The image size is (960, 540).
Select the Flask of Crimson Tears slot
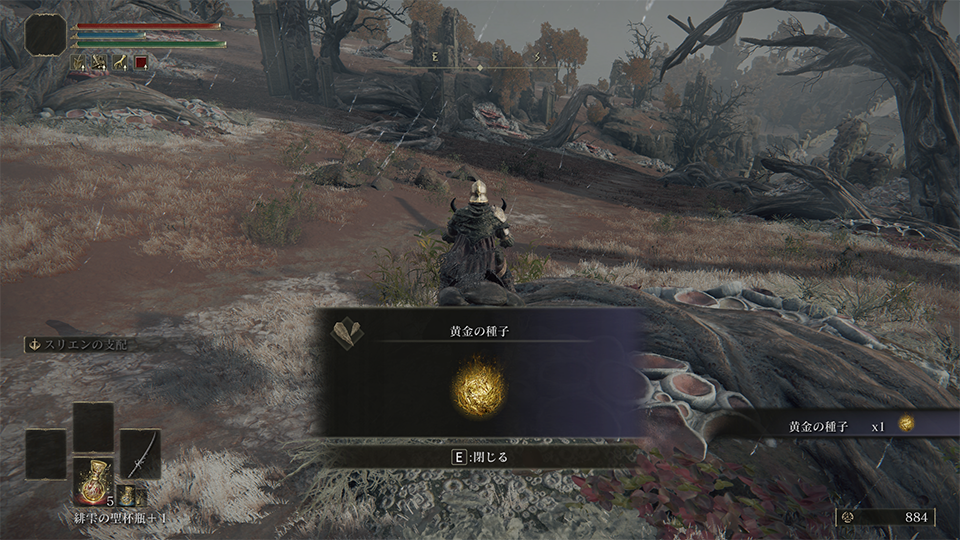93,480
